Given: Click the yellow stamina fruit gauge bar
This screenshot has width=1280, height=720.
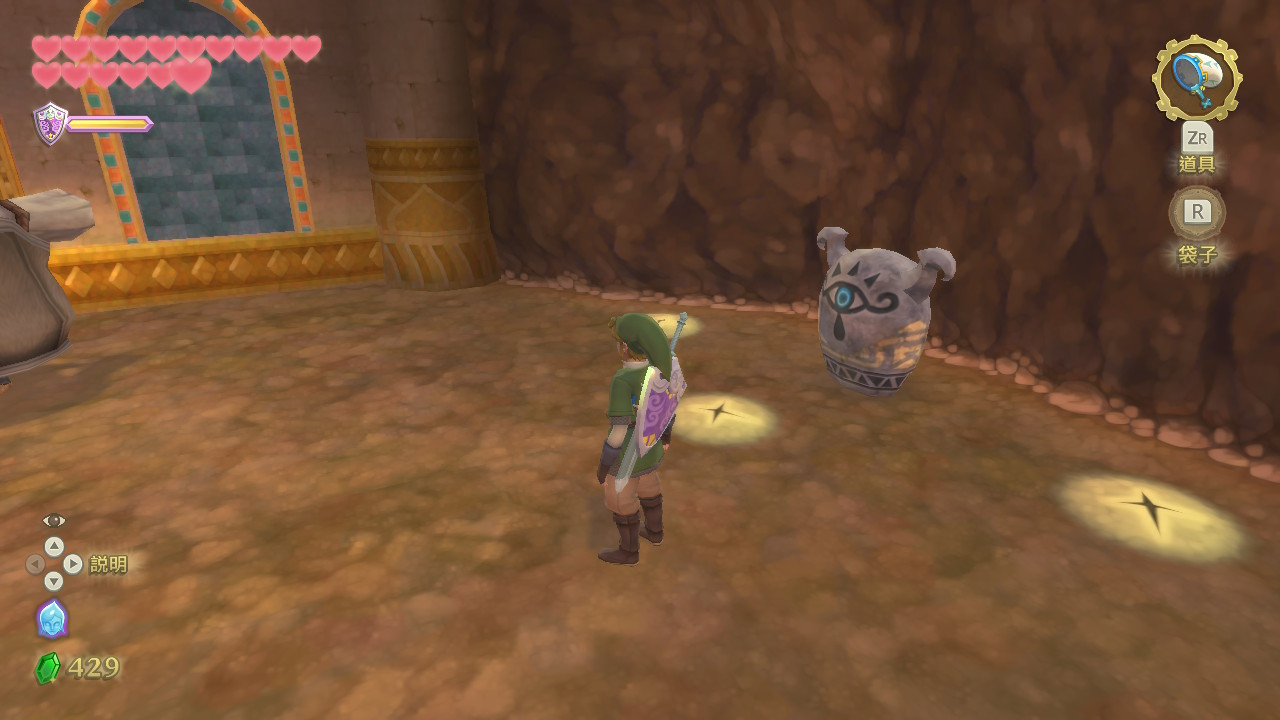Looking at the screenshot, I should click(x=108, y=126).
